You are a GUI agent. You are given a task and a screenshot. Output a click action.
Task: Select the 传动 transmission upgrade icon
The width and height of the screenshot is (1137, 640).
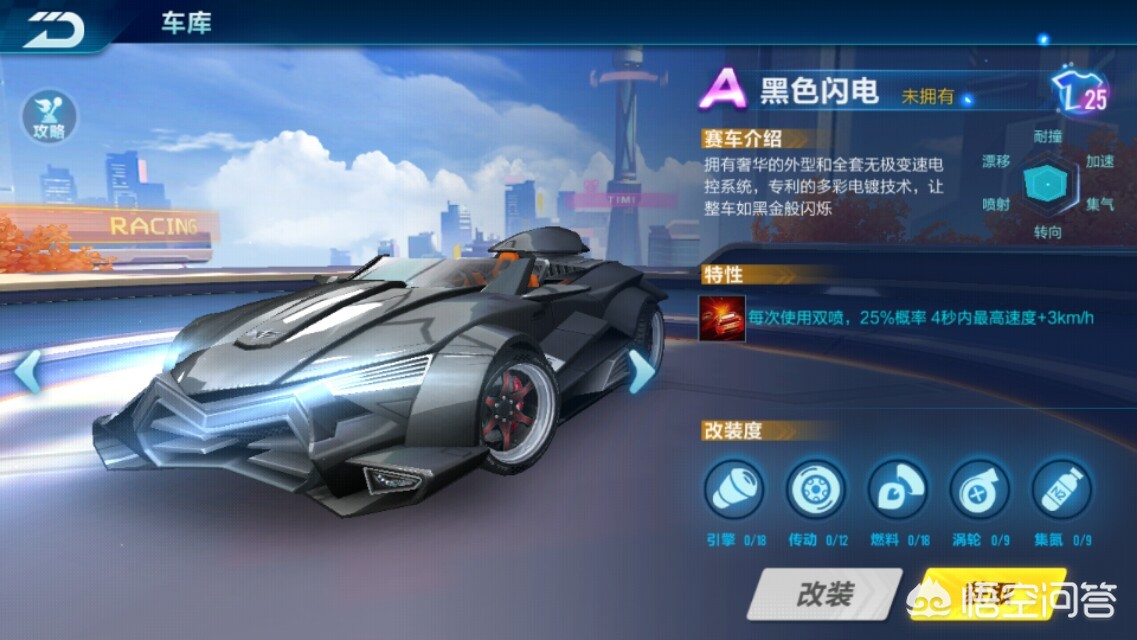816,490
